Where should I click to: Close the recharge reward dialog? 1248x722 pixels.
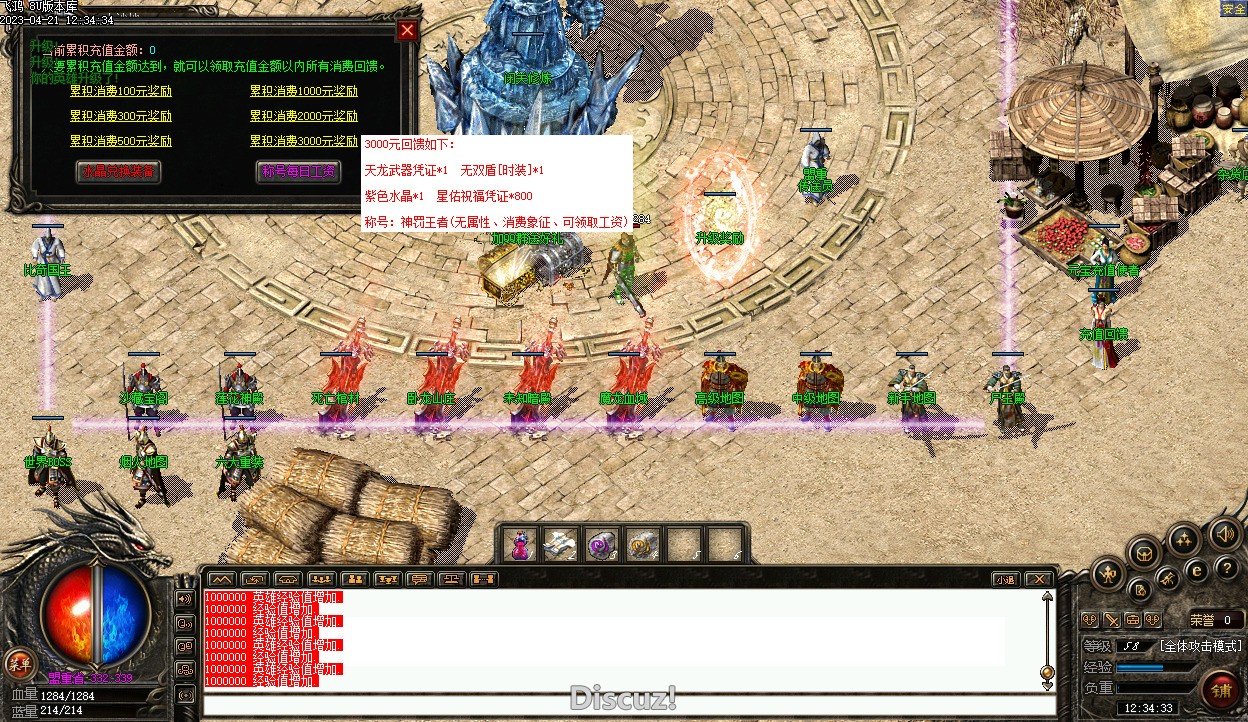(407, 30)
